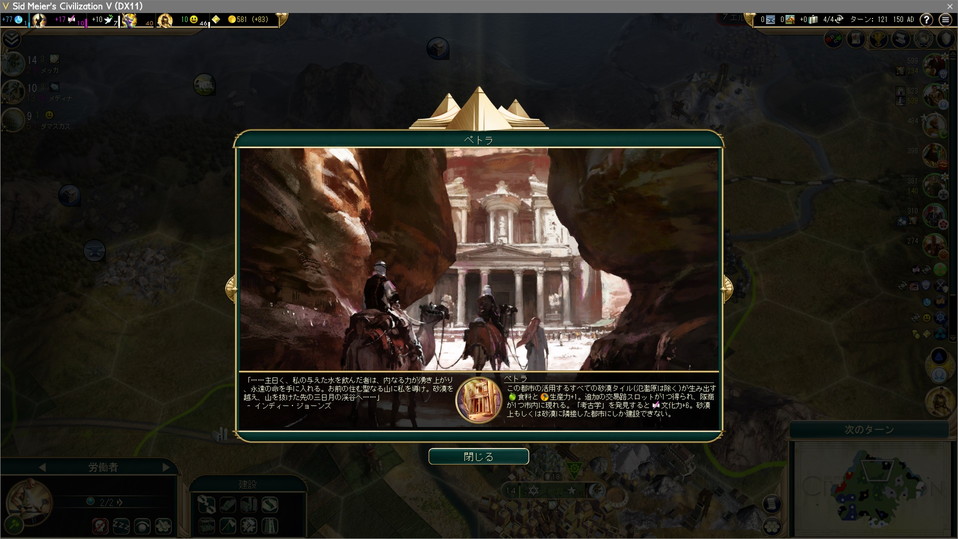Open the main menu list icon
The width and height of the screenshot is (958, 539).
click(x=945, y=19)
